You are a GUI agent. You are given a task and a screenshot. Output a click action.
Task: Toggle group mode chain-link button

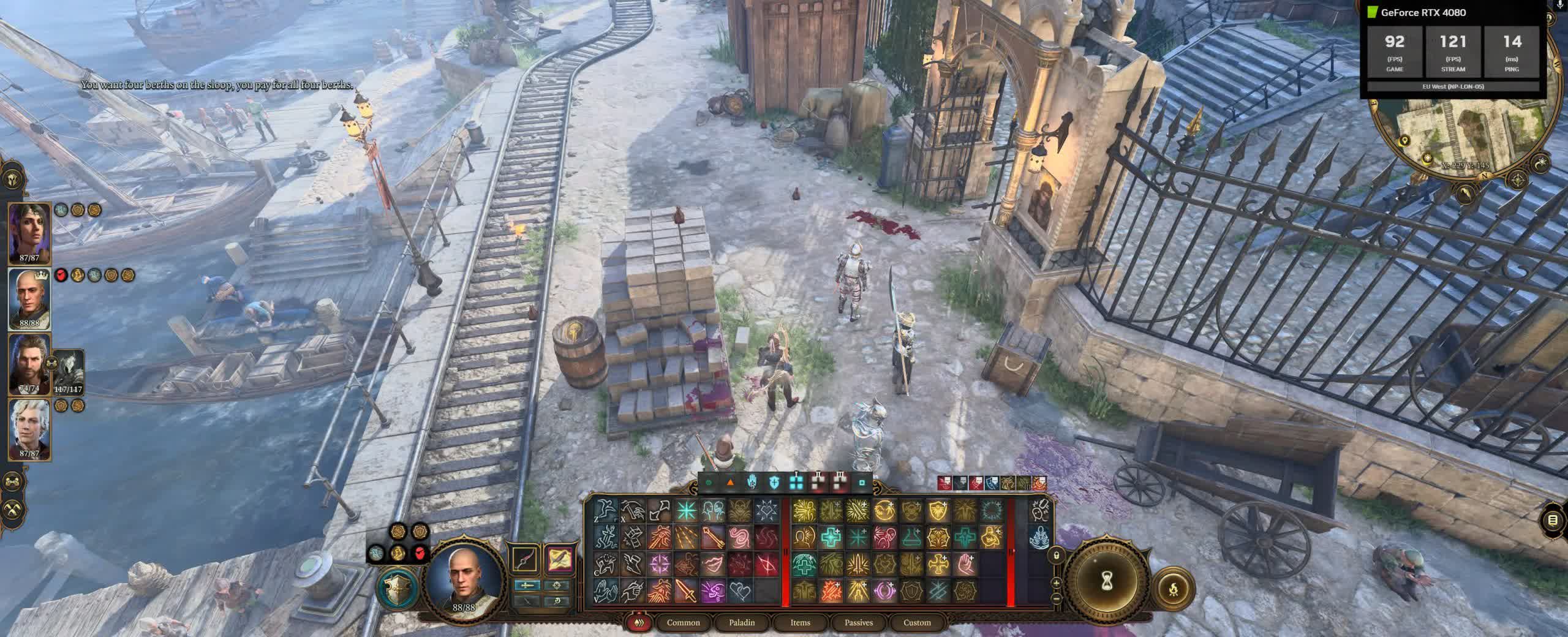13,483
